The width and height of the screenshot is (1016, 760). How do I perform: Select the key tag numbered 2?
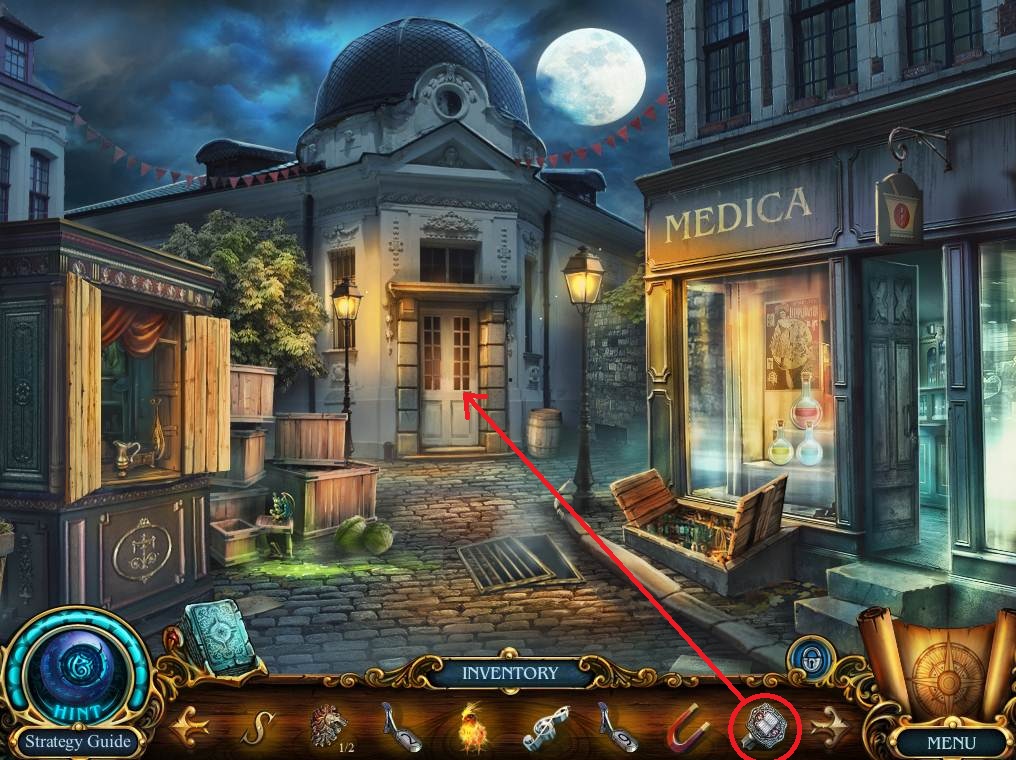pyautogui.click(x=399, y=727)
